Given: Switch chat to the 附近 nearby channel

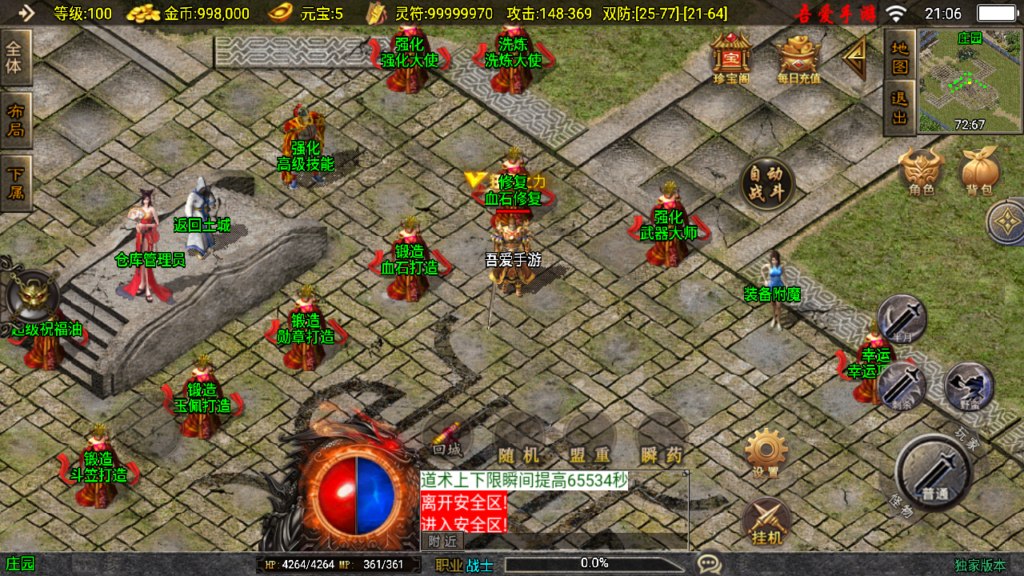Looking at the screenshot, I should point(442,541).
